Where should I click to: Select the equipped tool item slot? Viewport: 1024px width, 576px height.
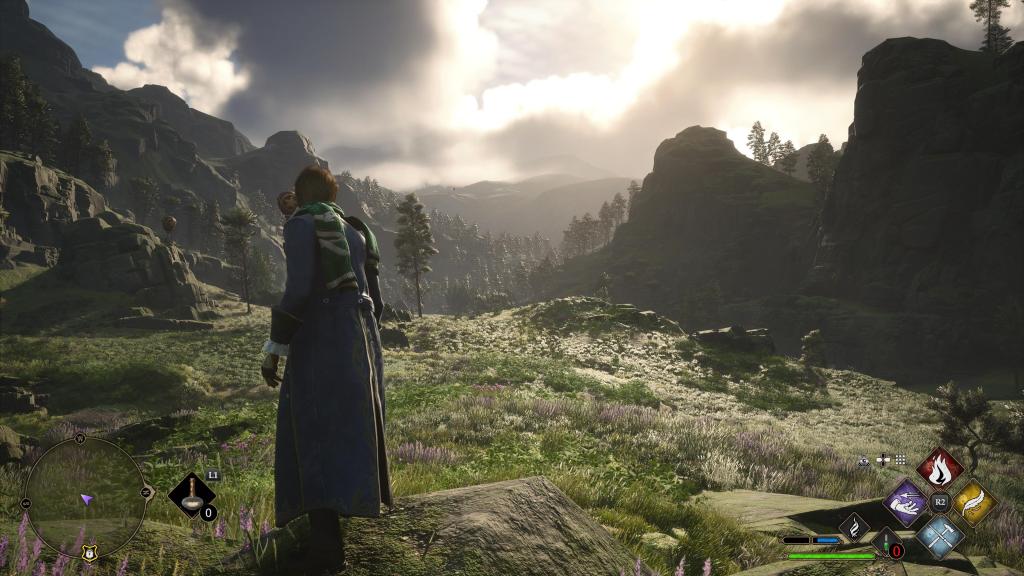click(x=190, y=494)
